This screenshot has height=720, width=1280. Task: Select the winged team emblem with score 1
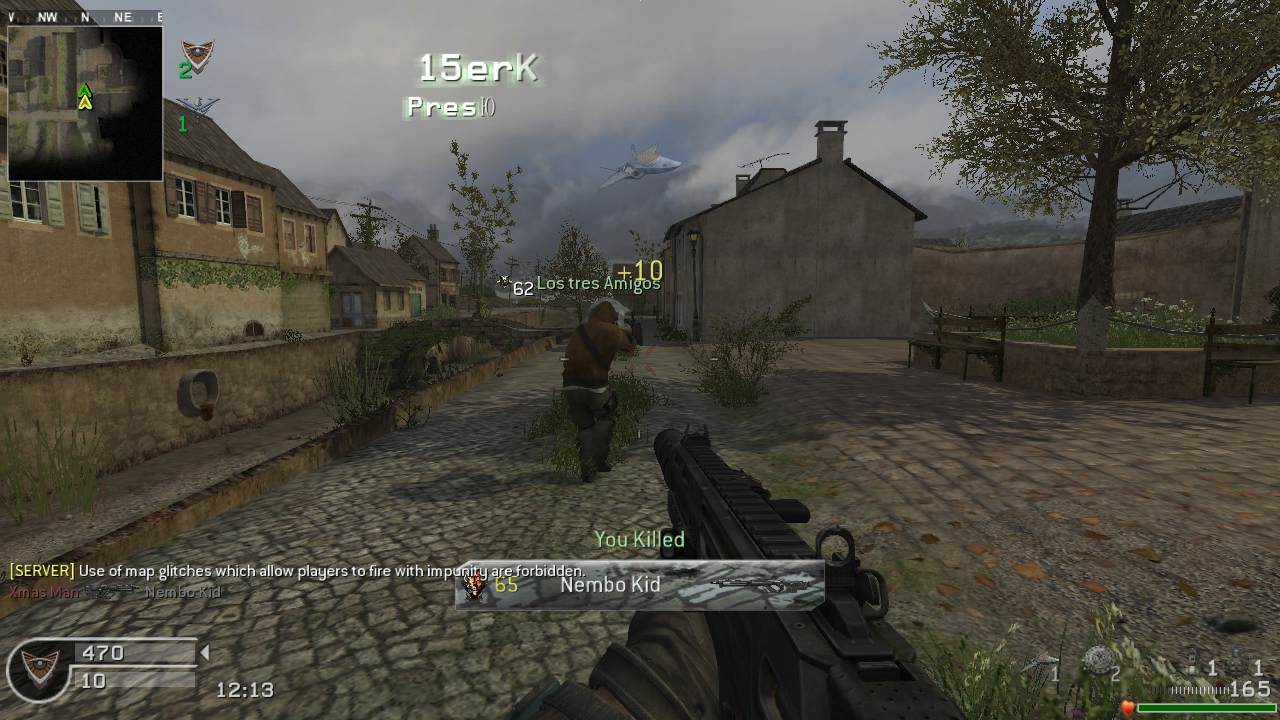(198, 105)
